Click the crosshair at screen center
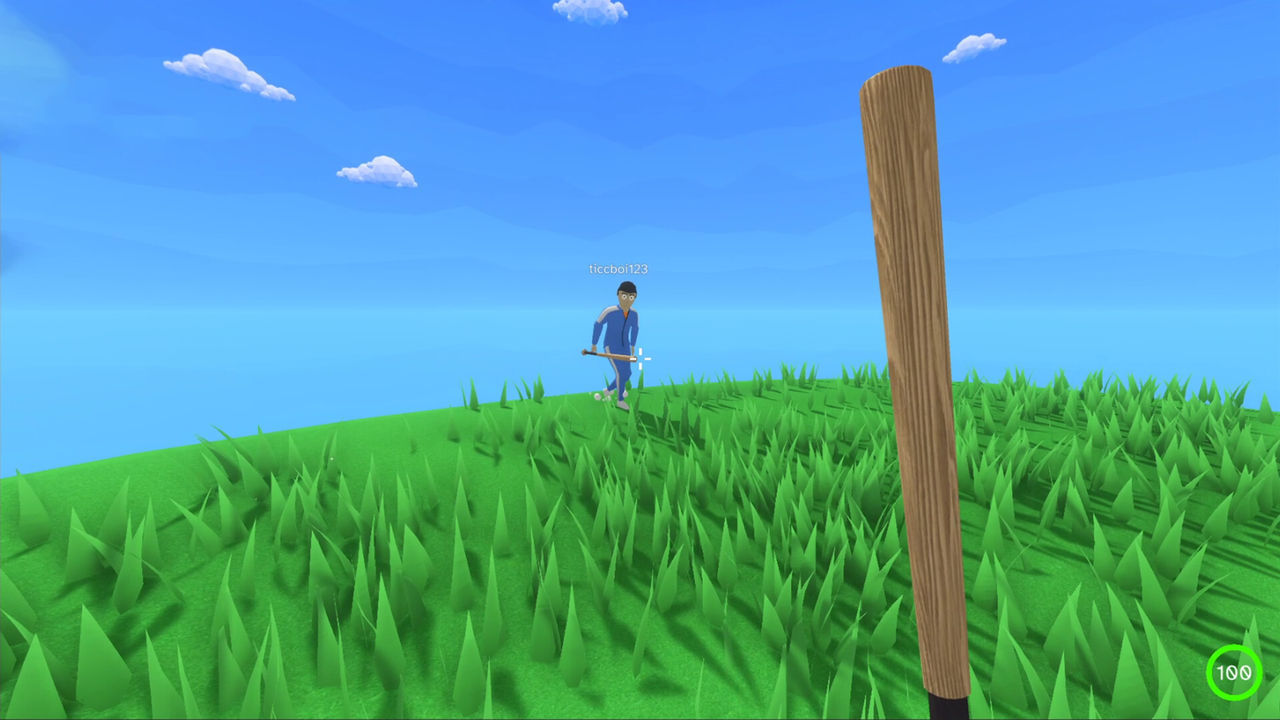 point(645,358)
